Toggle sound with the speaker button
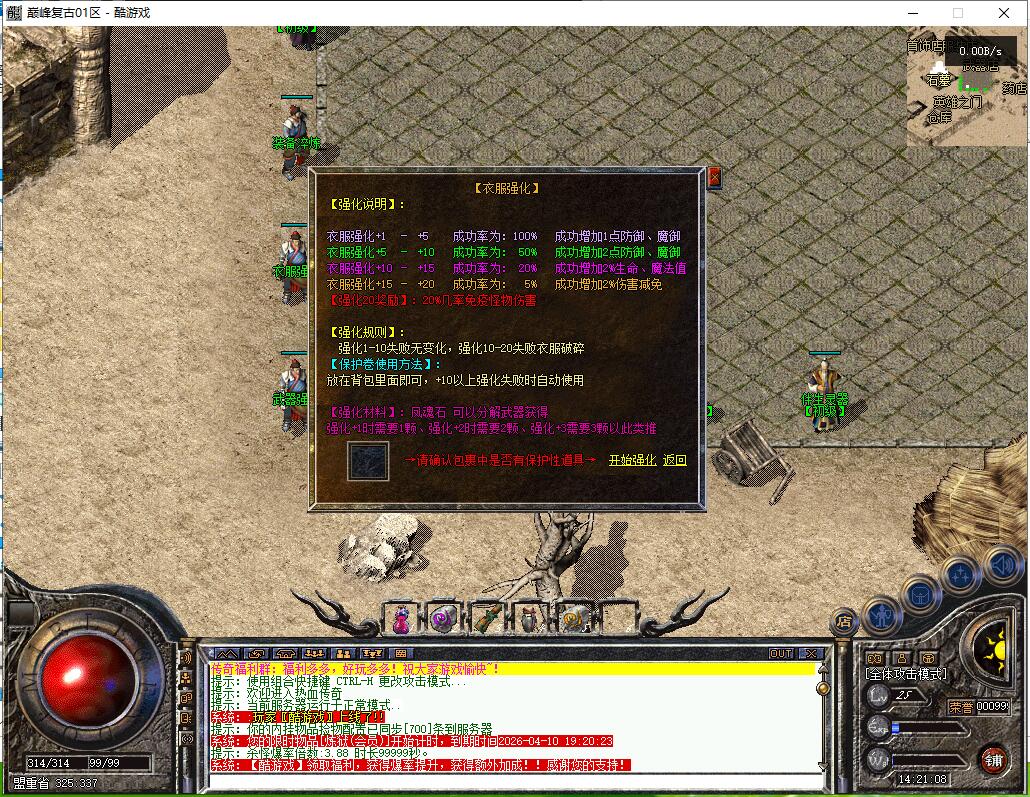 (x=1001, y=567)
